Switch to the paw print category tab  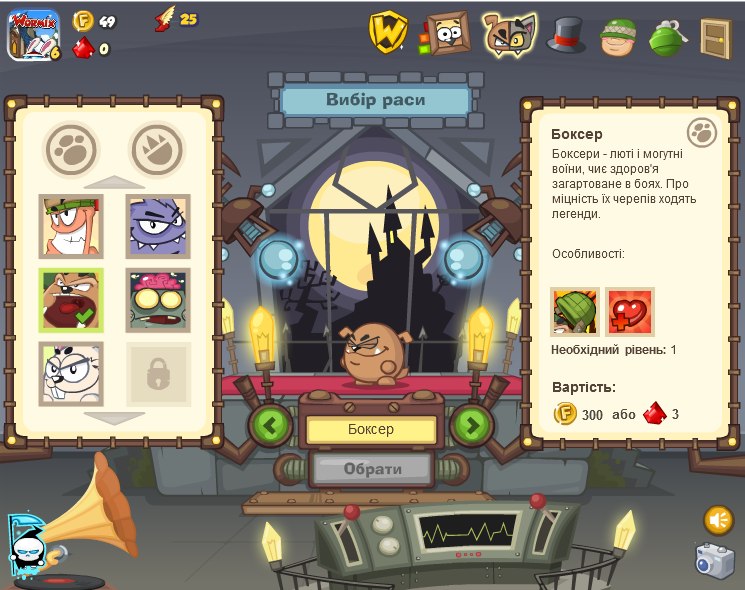click(x=71, y=149)
